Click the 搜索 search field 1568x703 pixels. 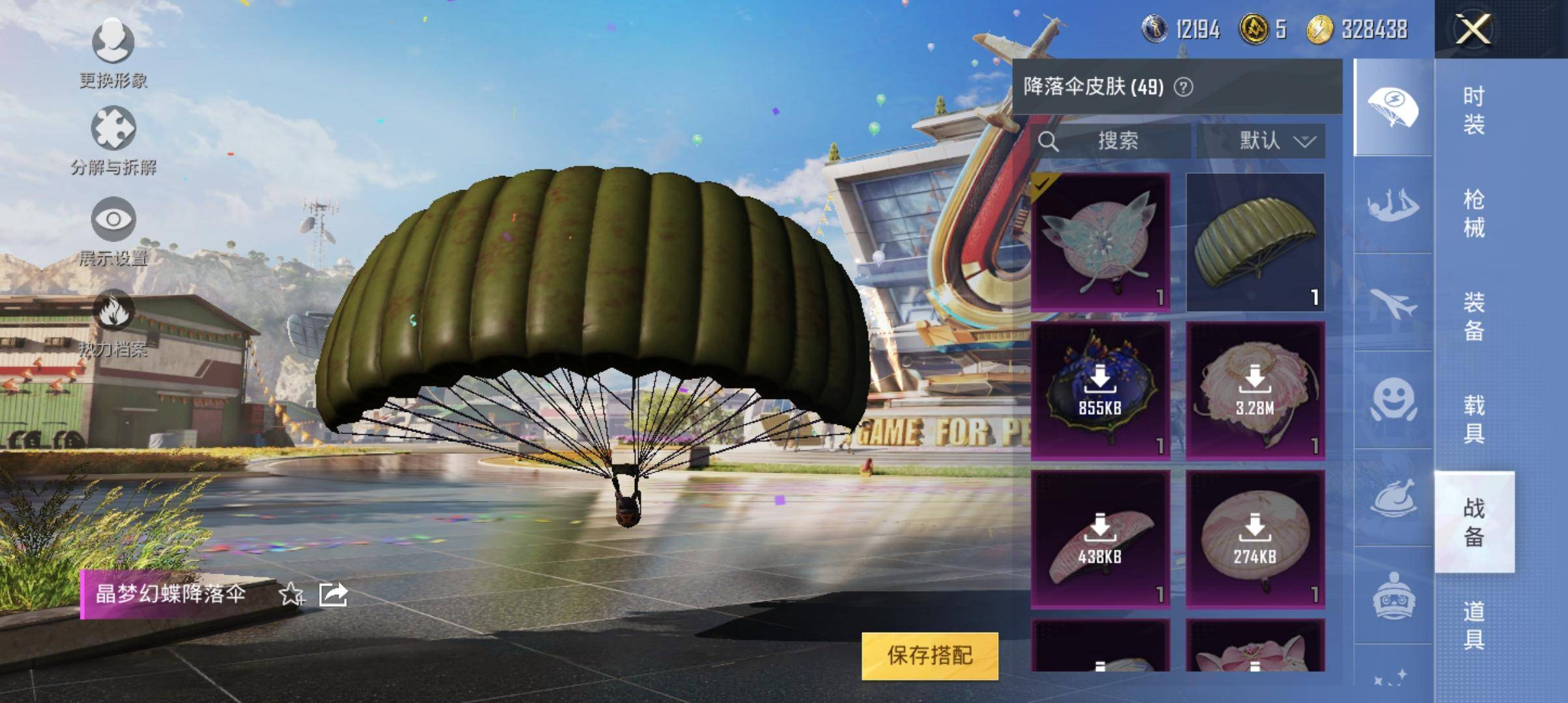tap(1117, 141)
